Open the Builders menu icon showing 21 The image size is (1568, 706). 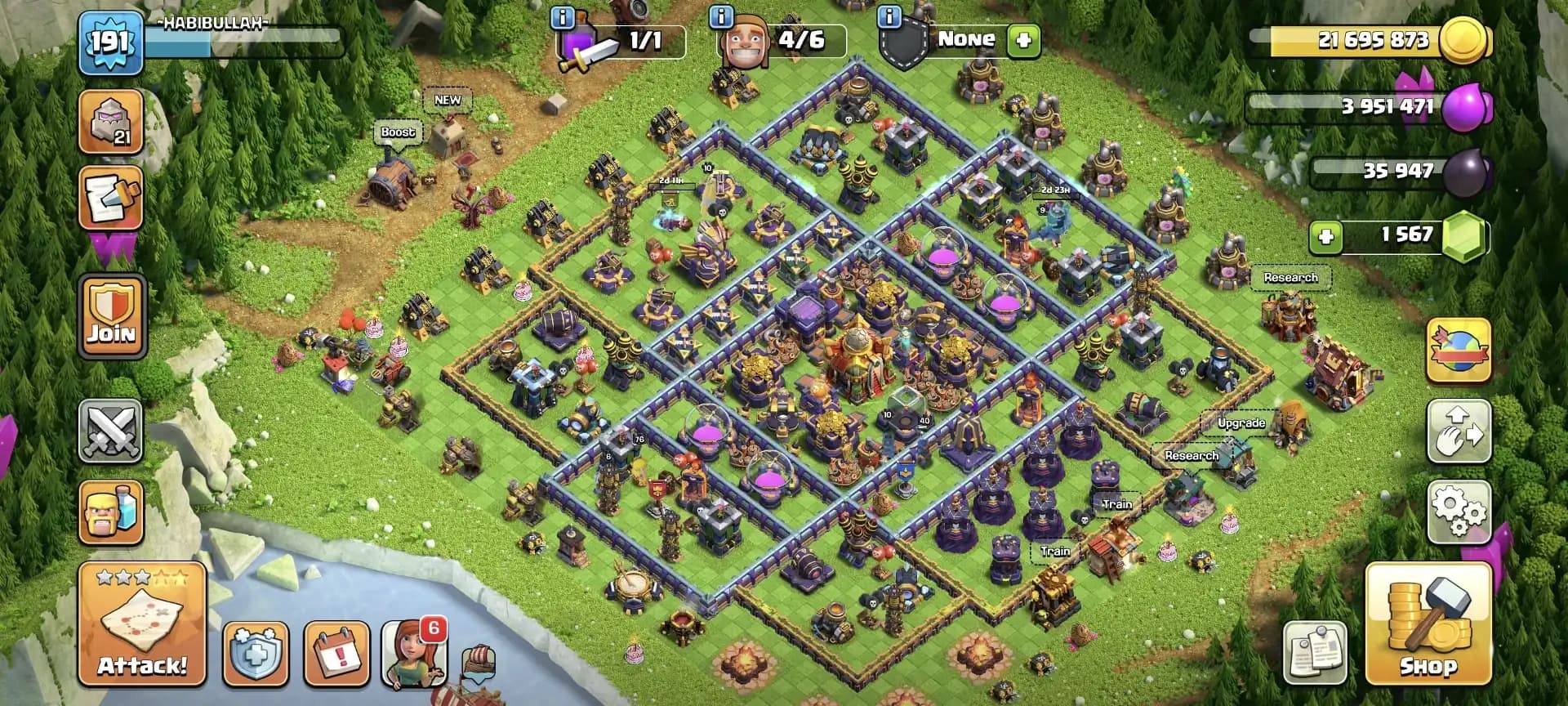111,123
